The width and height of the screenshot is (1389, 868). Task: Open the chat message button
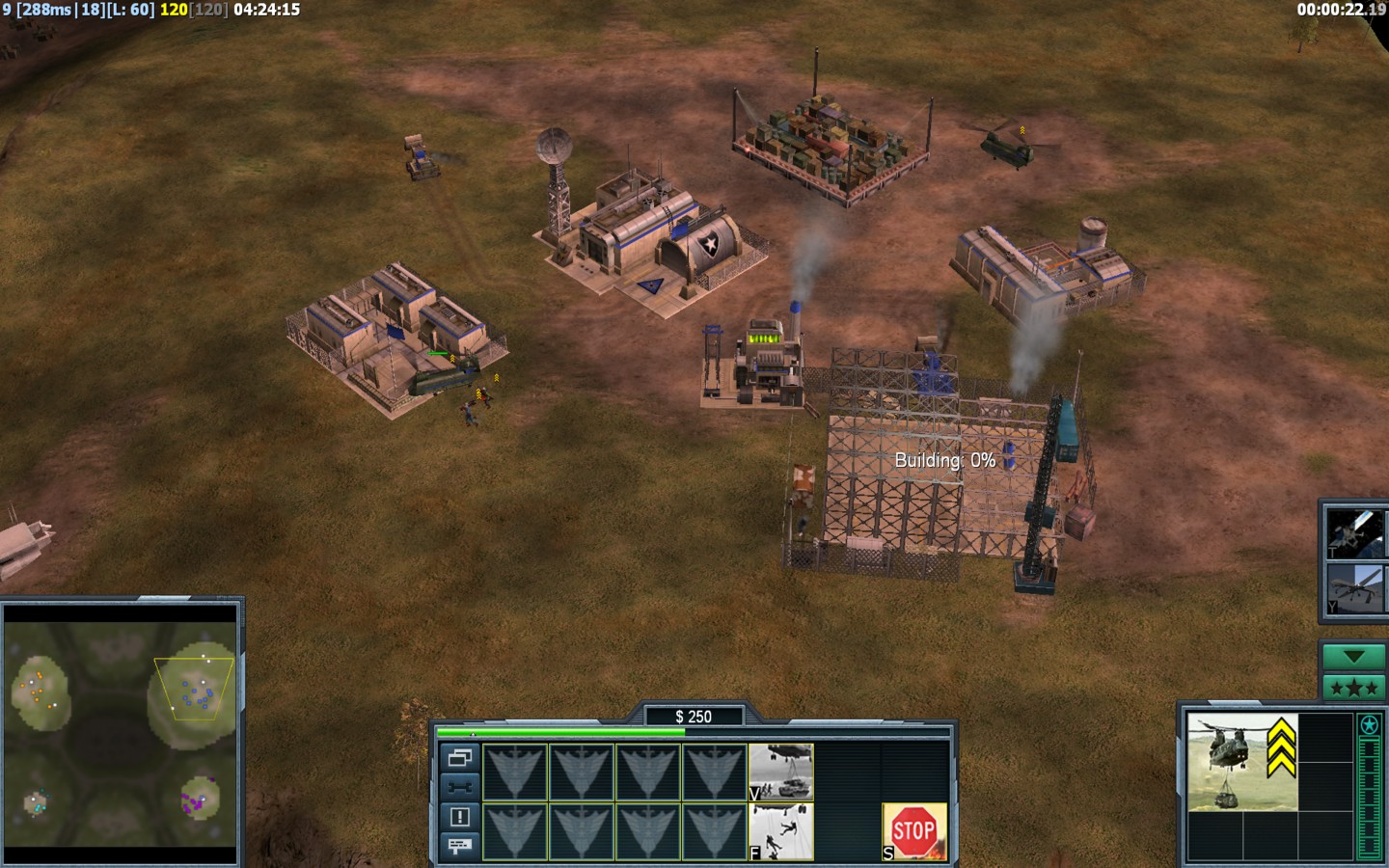click(459, 846)
